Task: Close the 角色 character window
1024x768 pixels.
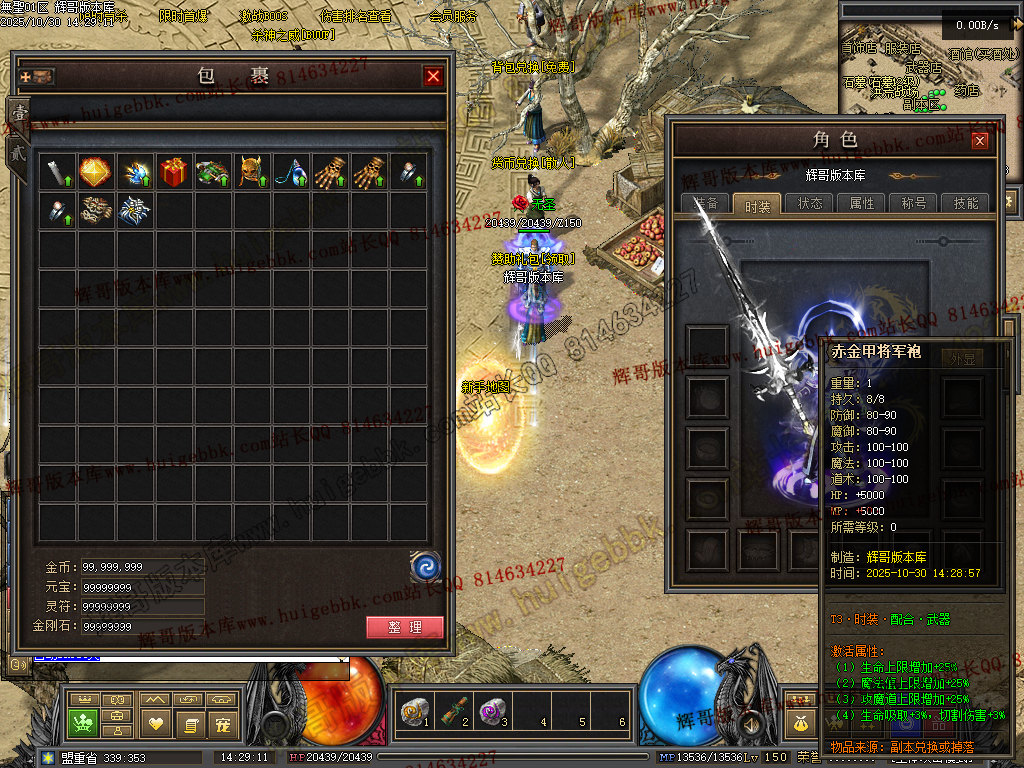Action: point(980,141)
